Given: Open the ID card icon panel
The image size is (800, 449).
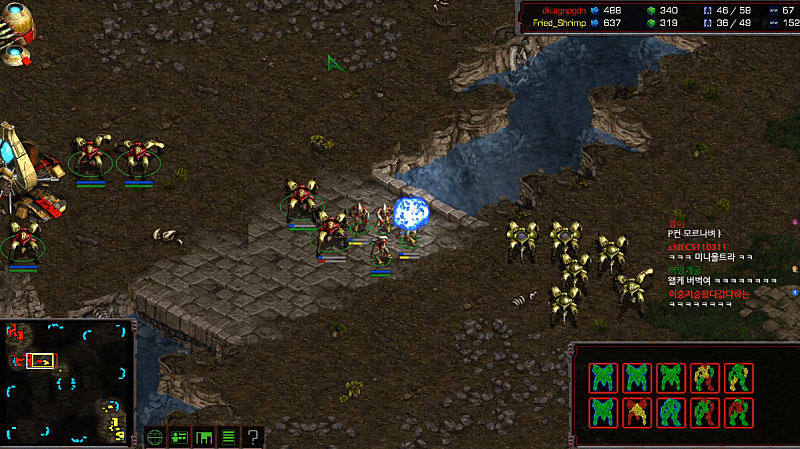Looking at the screenshot, I should pyautogui.click(x=179, y=437).
